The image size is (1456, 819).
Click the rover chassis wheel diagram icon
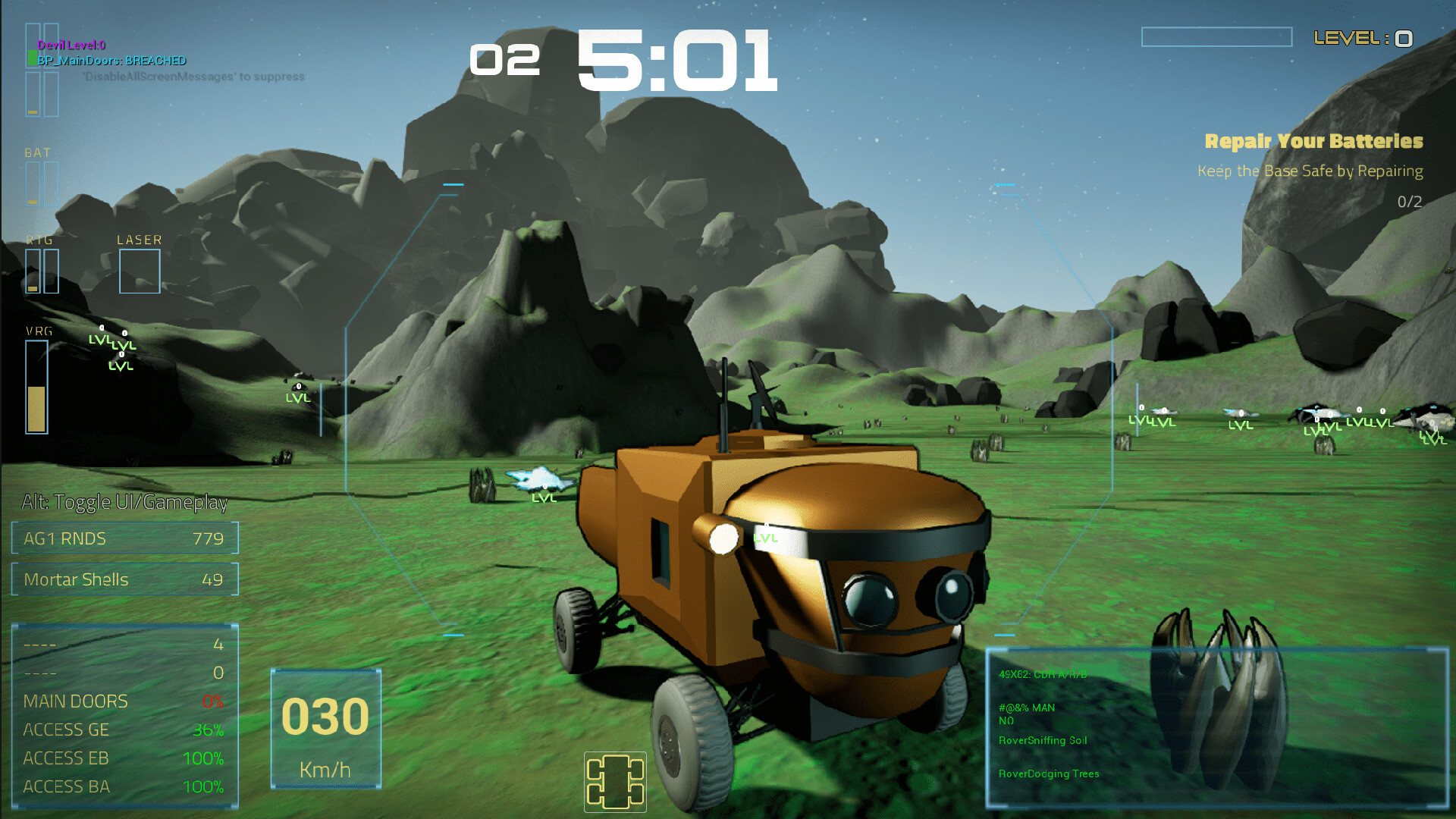pos(614,783)
